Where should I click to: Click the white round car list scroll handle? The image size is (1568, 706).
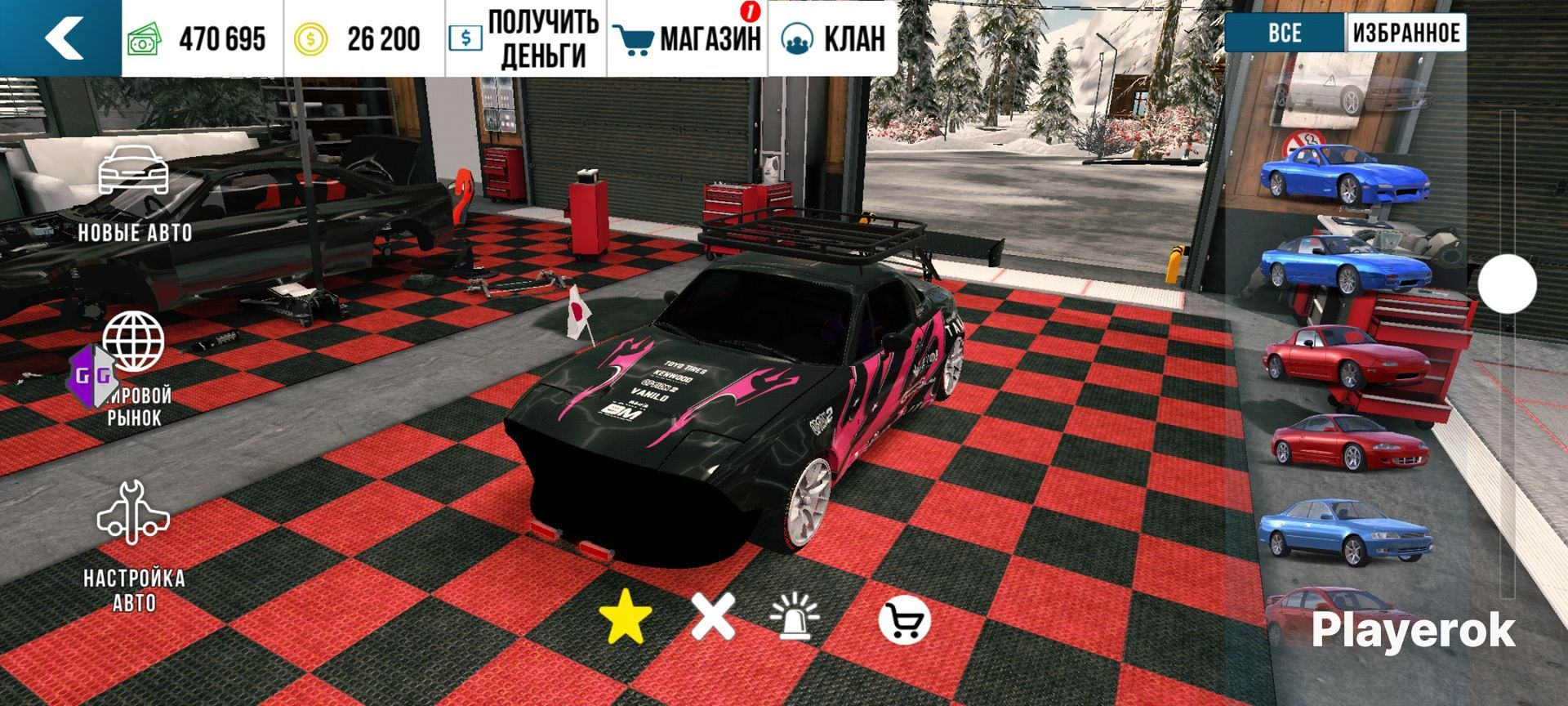1507,284
